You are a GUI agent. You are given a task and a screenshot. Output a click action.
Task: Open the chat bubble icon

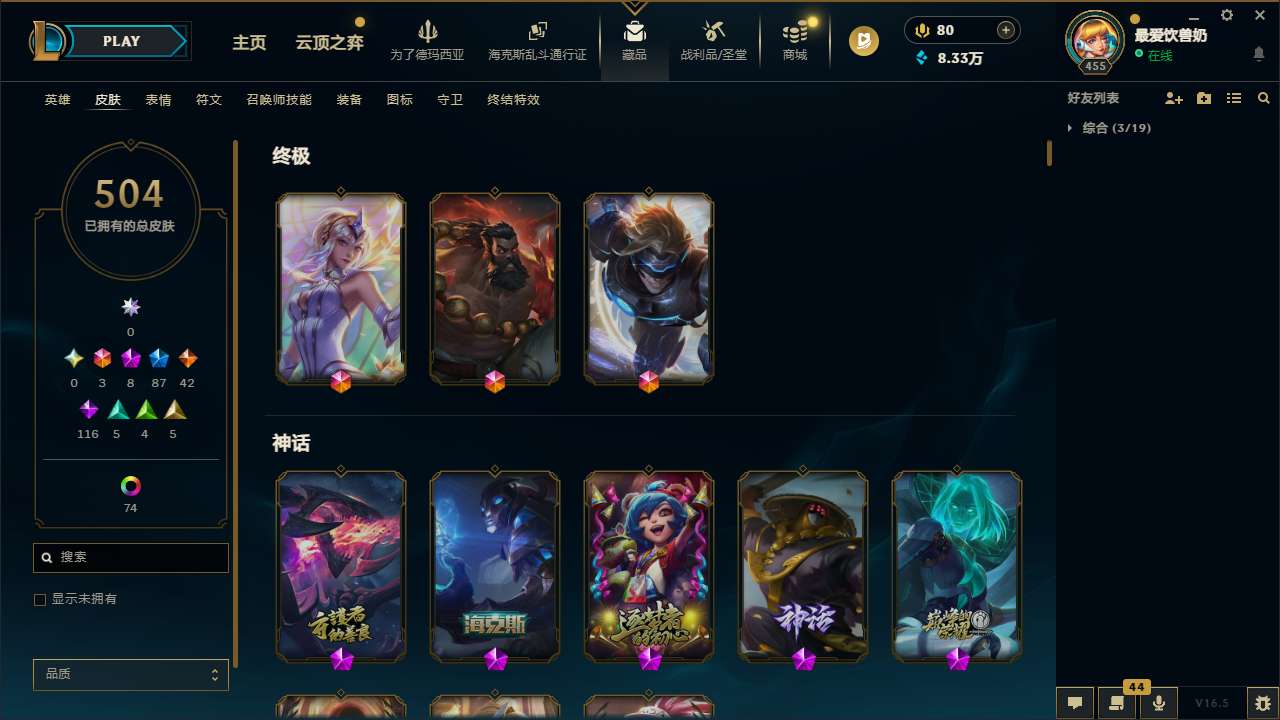click(x=1075, y=702)
